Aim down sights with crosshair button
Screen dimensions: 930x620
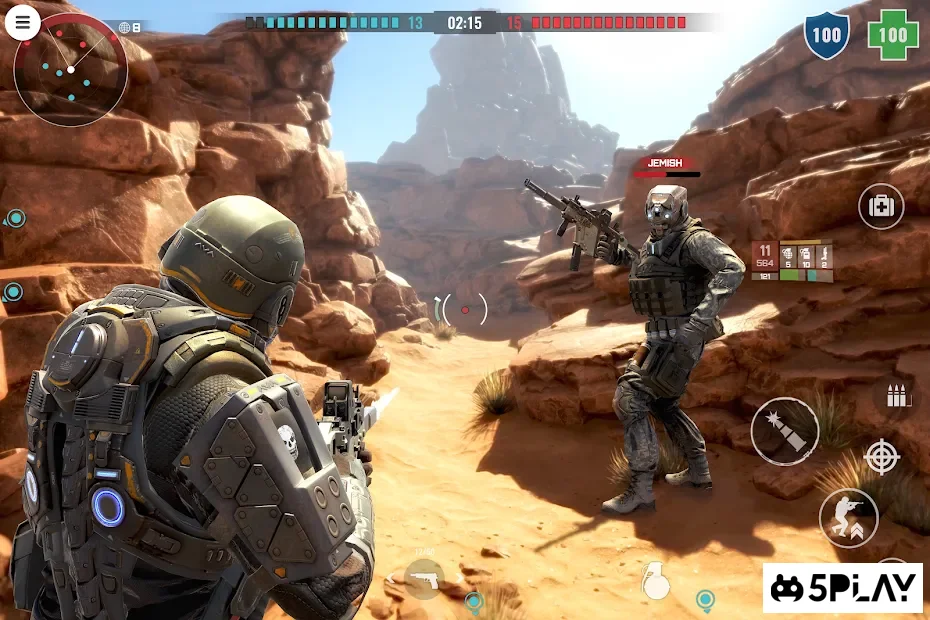pos(881,457)
